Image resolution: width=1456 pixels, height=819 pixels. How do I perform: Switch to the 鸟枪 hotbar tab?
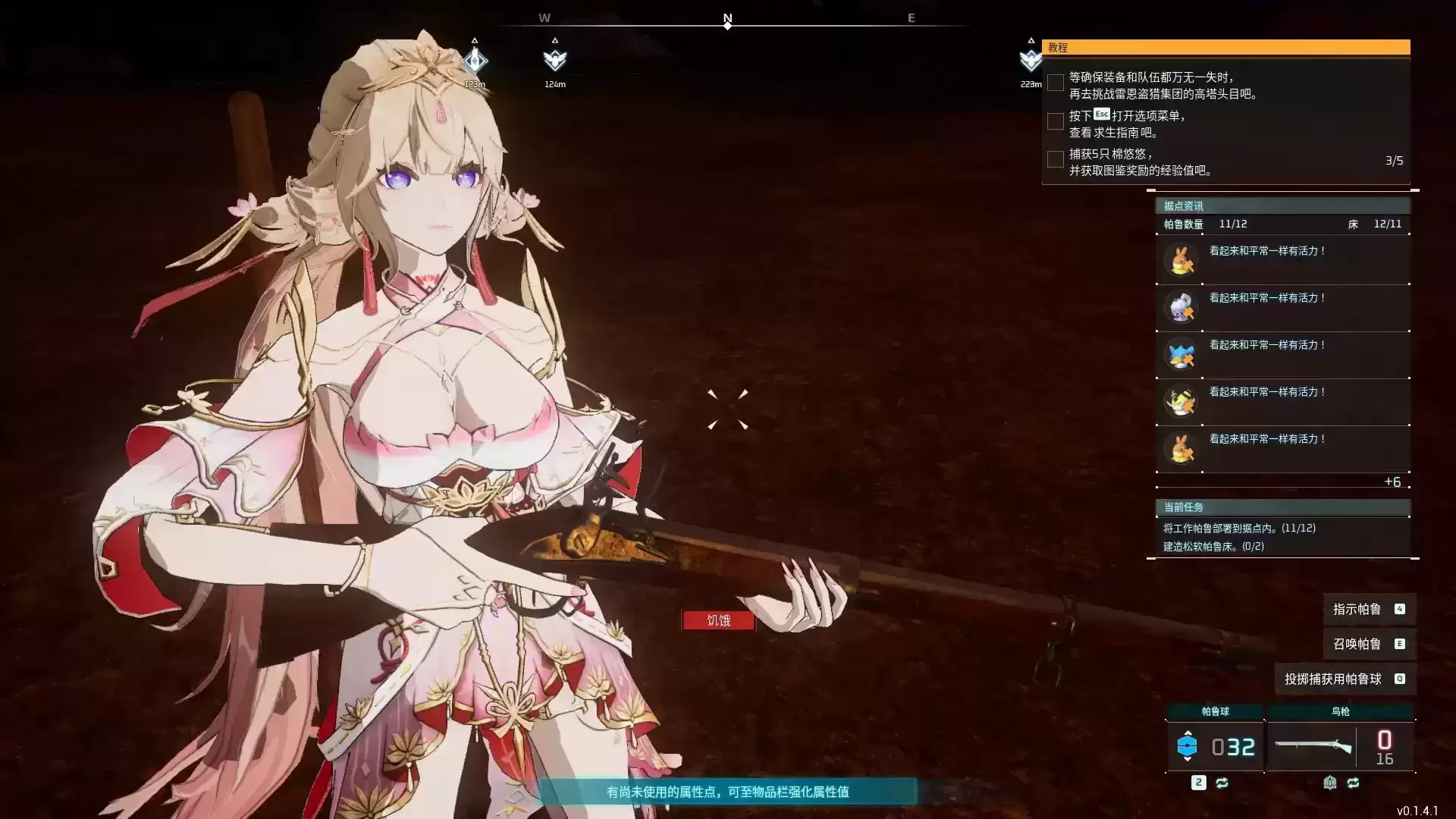pyautogui.click(x=1341, y=713)
